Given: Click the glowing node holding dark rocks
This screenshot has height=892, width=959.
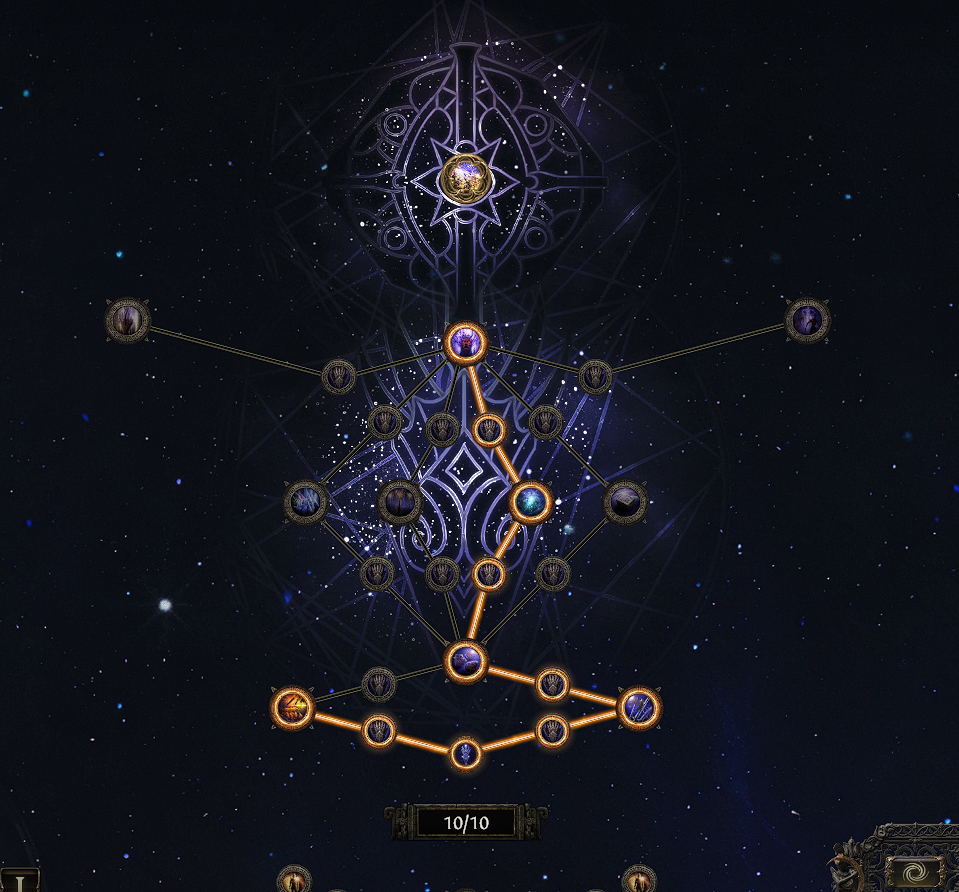Looking at the screenshot, I should pos(466,660).
